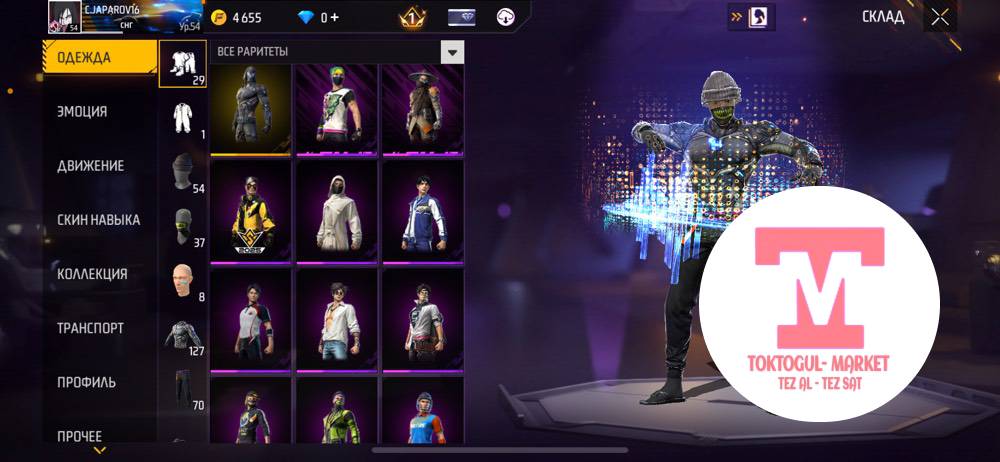This screenshot has height=462, width=1000.
Task: Switch to the ПРОФИЛЬ tab
Action: [x=86, y=382]
